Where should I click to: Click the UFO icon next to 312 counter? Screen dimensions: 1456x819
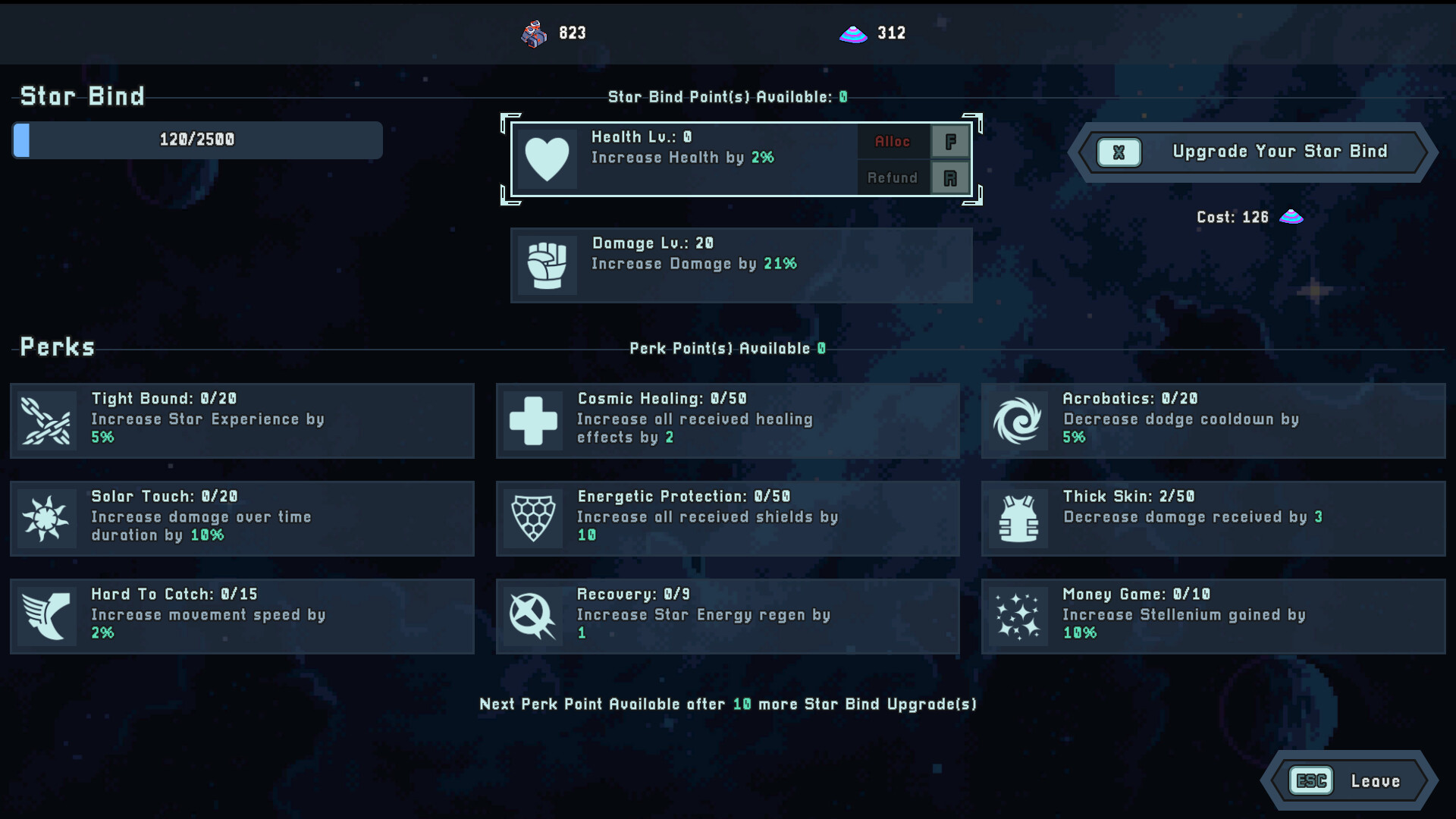pos(852,33)
